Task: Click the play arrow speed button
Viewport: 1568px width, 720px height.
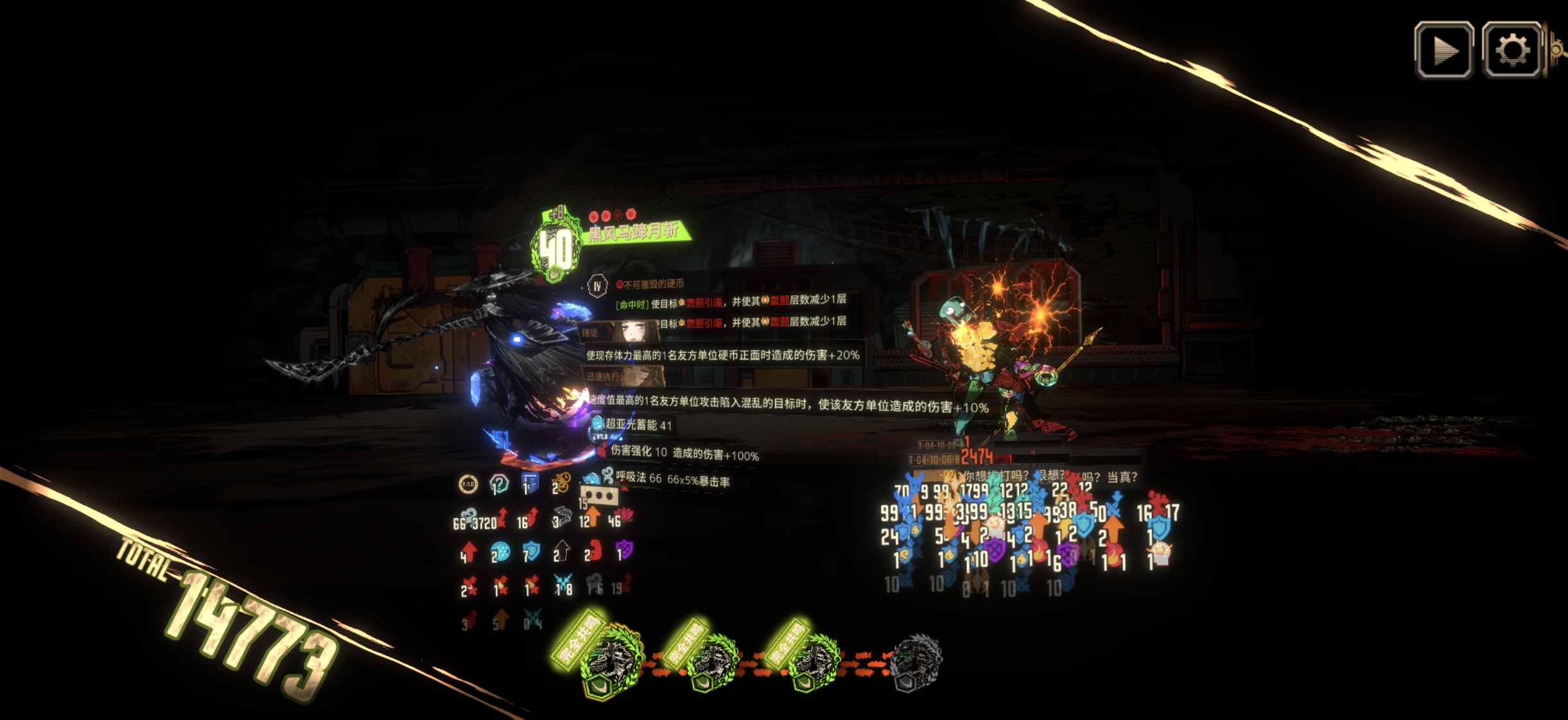Action: [x=1444, y=50]
